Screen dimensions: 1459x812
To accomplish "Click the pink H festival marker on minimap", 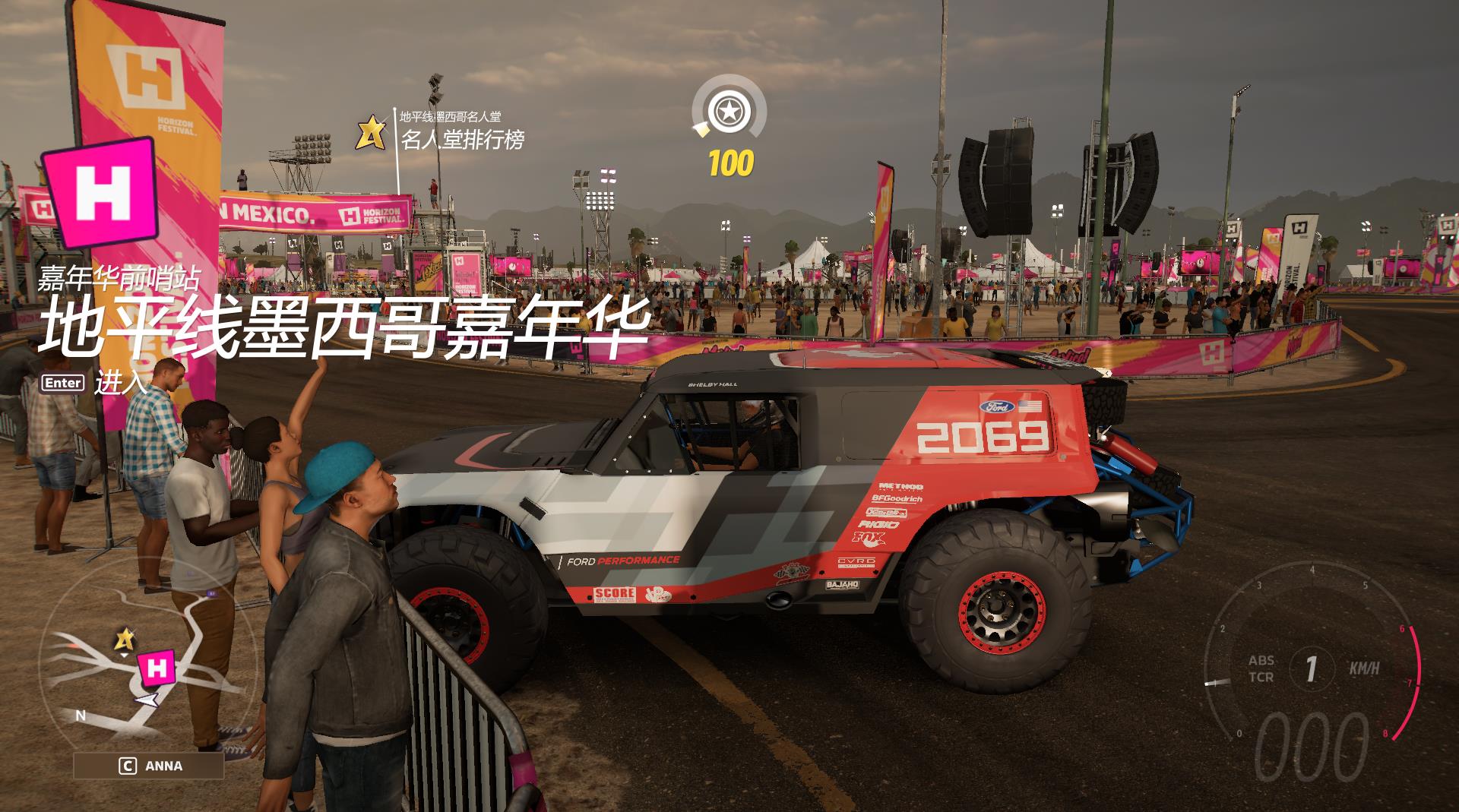I will click(x=157, y=668).
